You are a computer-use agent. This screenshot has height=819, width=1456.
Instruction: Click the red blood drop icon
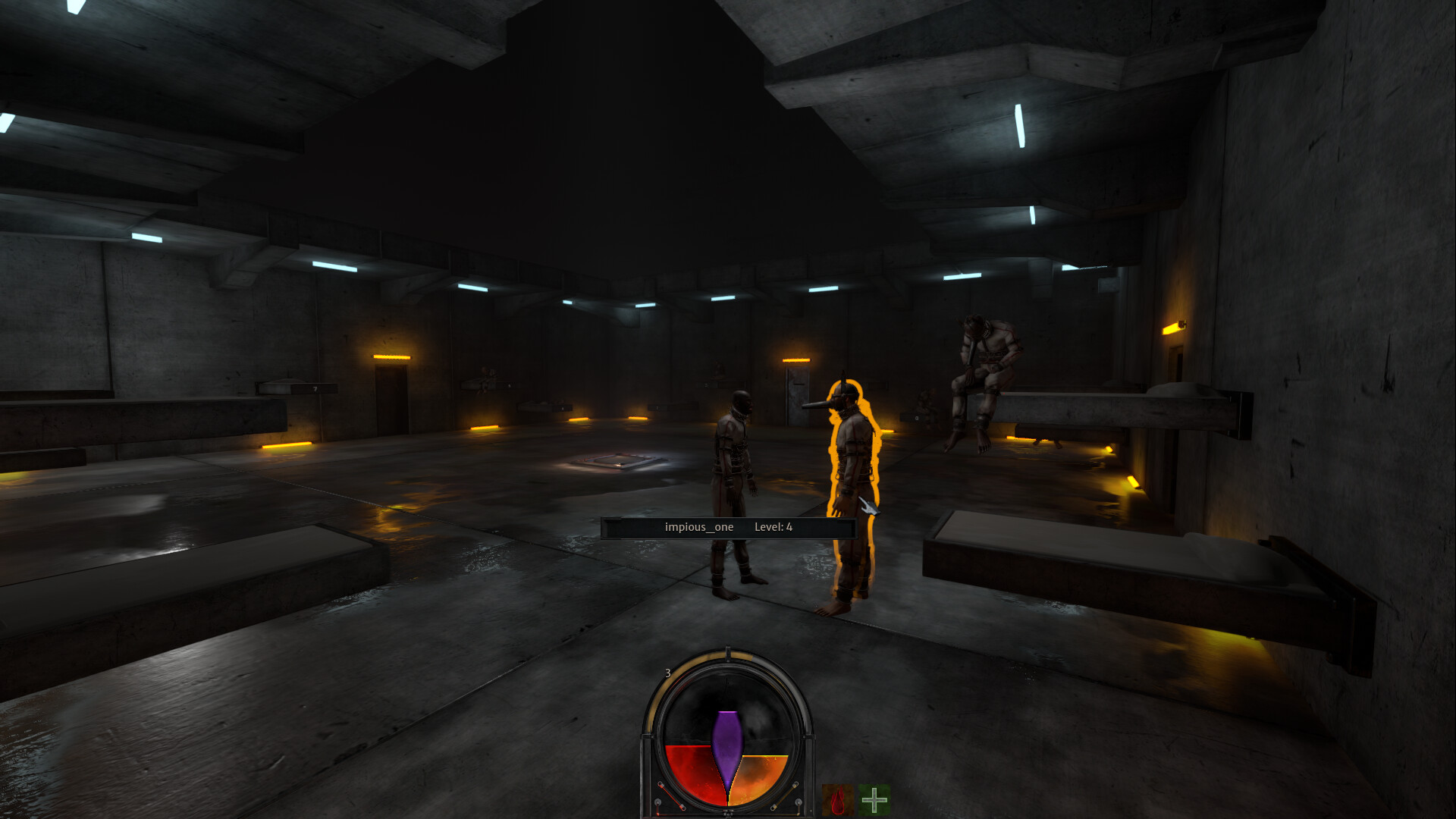pyautogui.click(x=839, y=799)
